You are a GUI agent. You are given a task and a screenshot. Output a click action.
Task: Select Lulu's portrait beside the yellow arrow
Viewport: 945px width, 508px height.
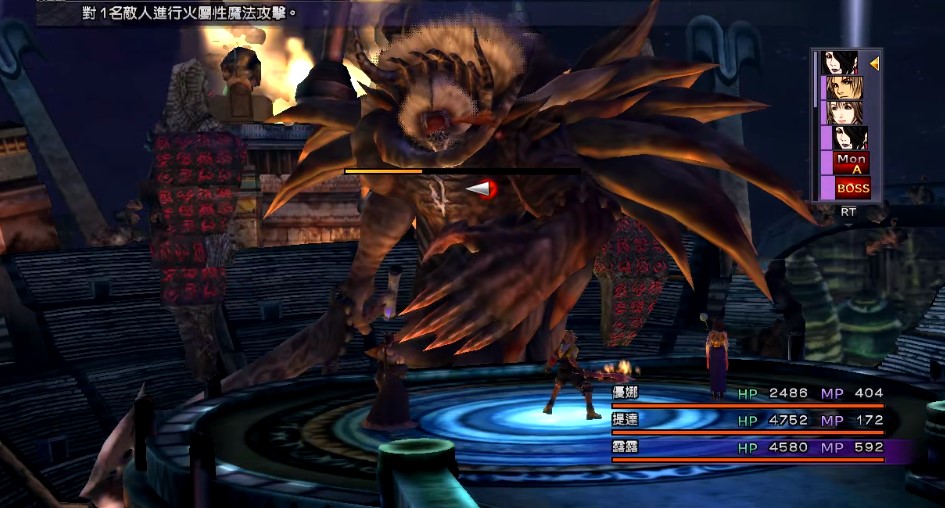click(845, 63)
